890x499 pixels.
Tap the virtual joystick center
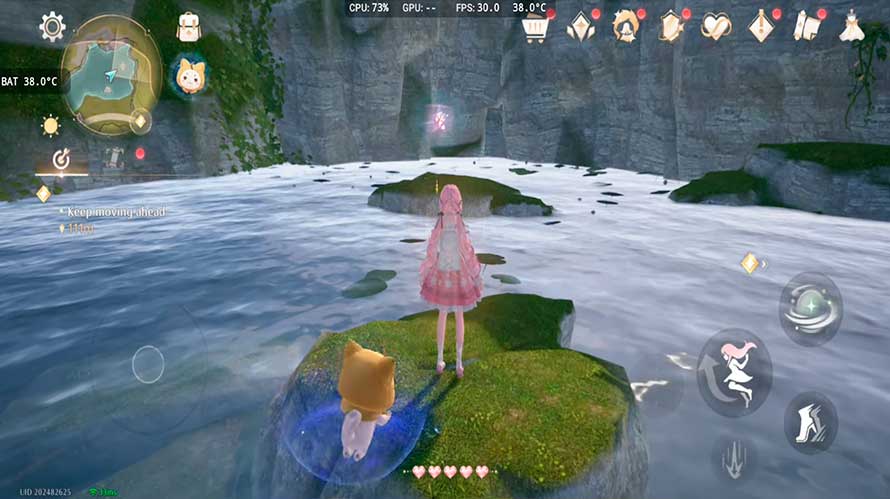point(148,364)
